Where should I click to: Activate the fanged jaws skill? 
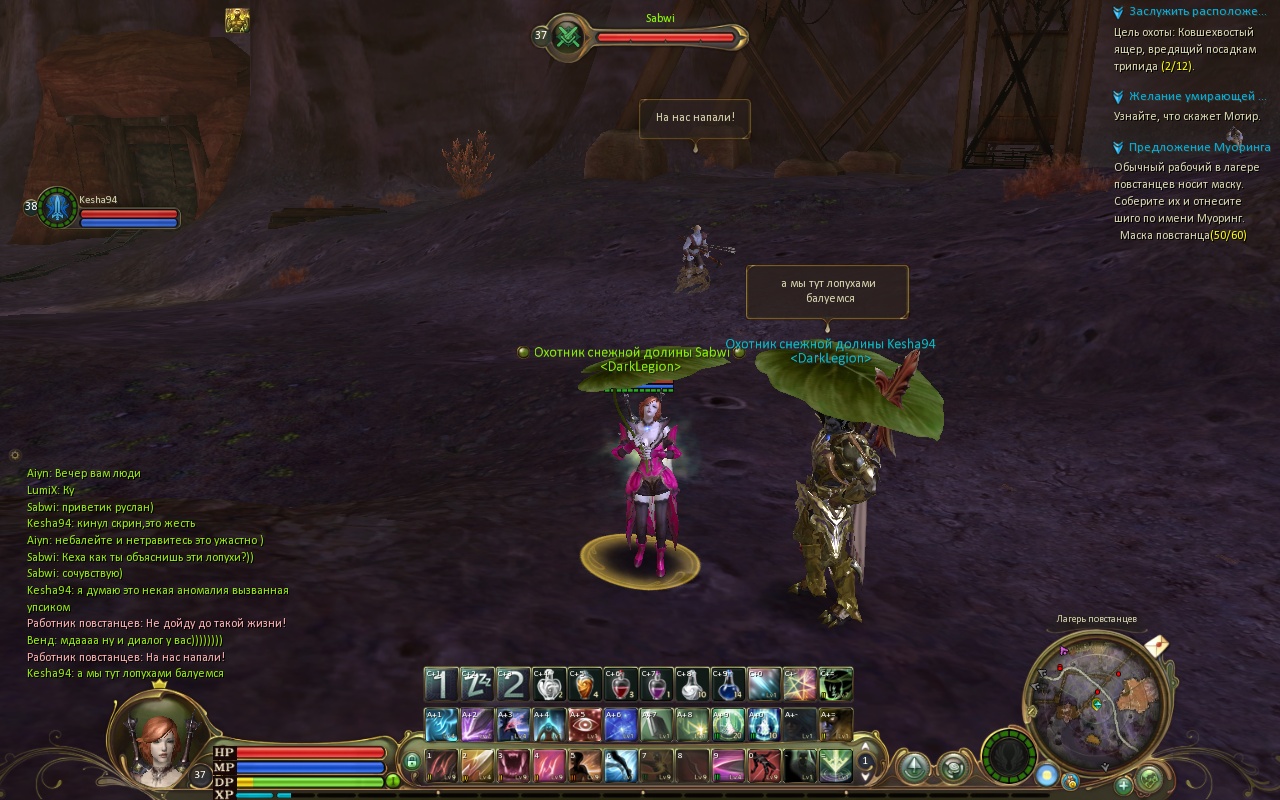point(513,766)
